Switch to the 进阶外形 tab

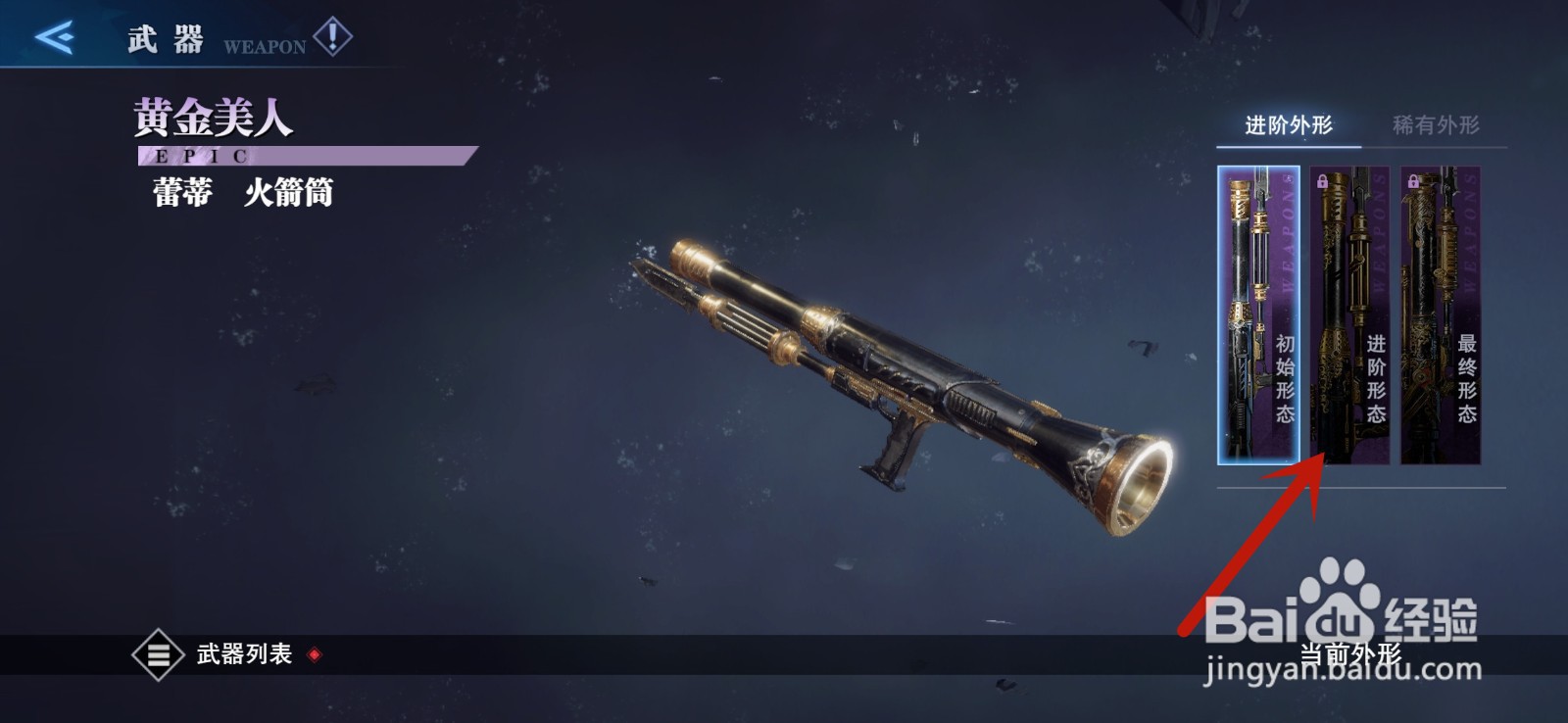[1288, 125]
